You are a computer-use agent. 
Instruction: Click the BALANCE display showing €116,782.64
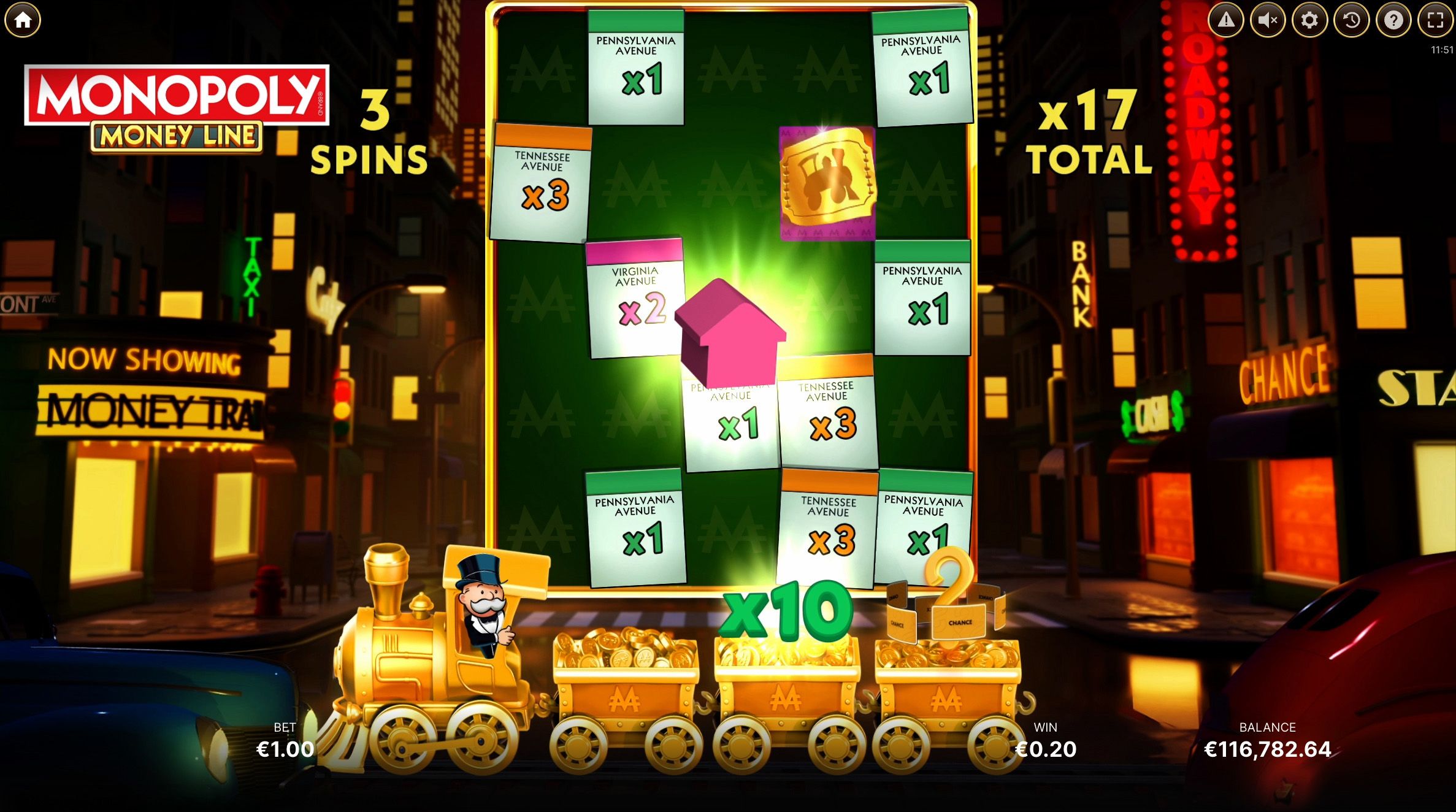(x=1269, y=749)
